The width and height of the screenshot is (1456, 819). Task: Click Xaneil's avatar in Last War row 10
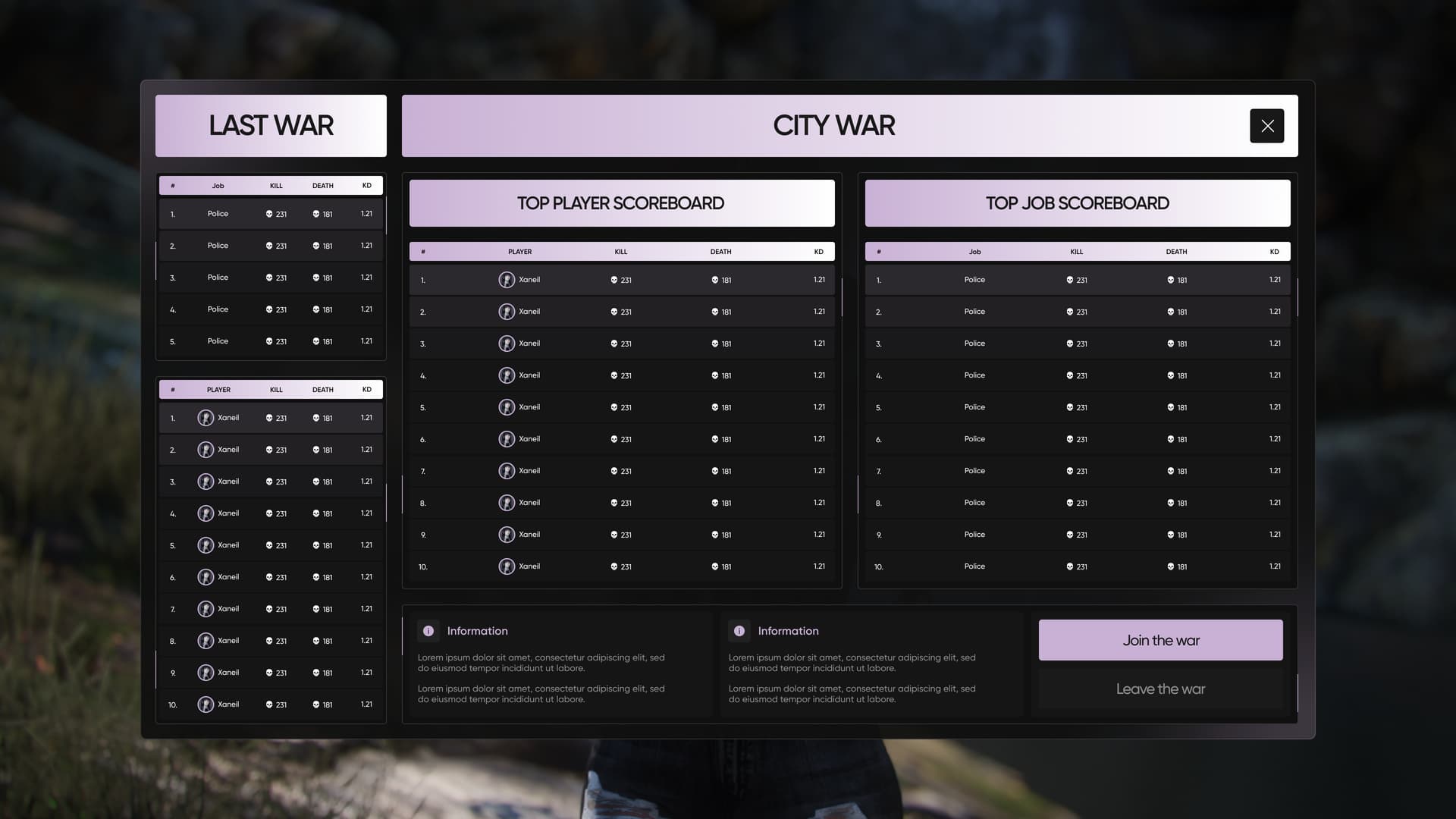click(x=206, y=704)
